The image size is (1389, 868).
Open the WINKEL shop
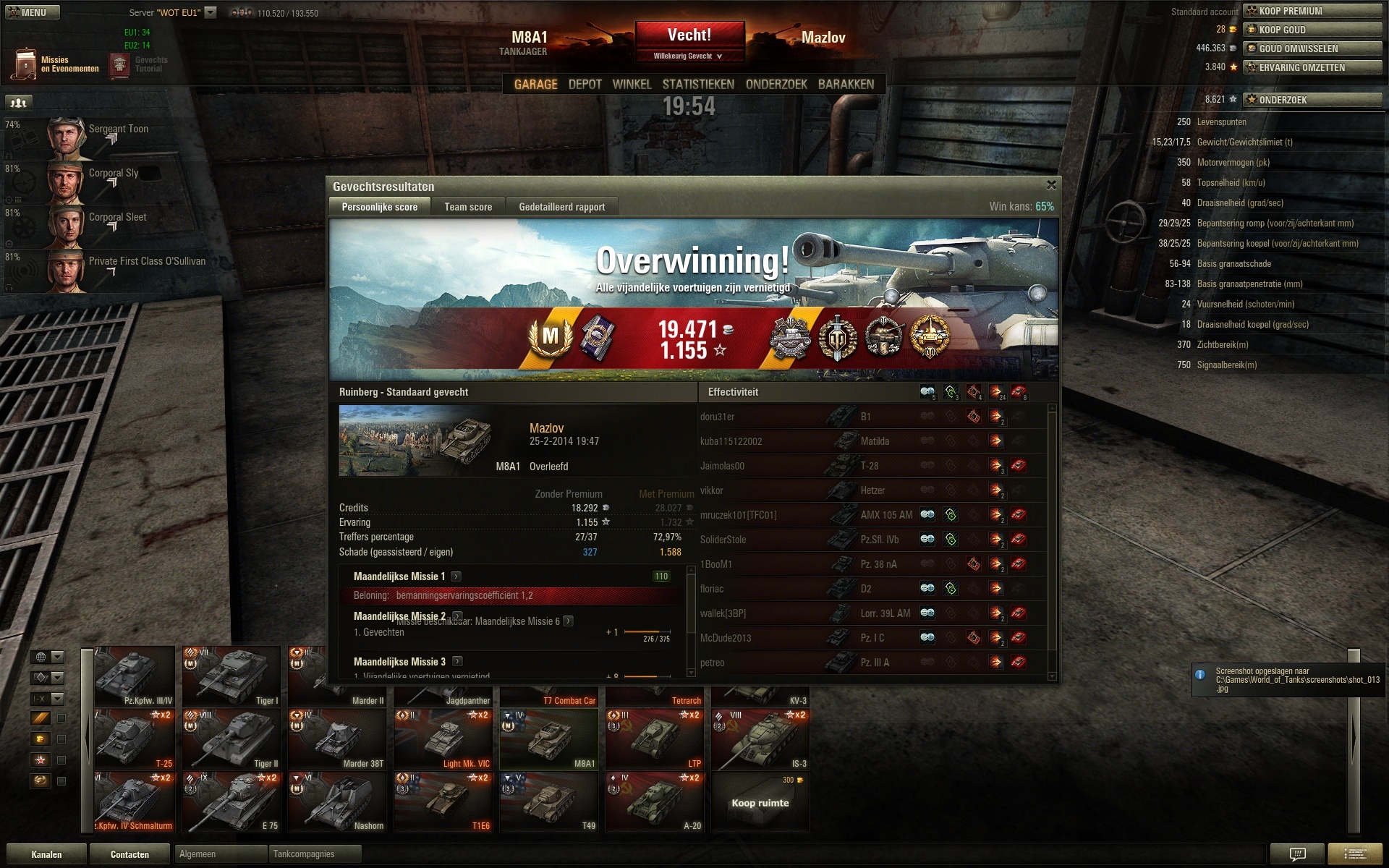point(632,85)
